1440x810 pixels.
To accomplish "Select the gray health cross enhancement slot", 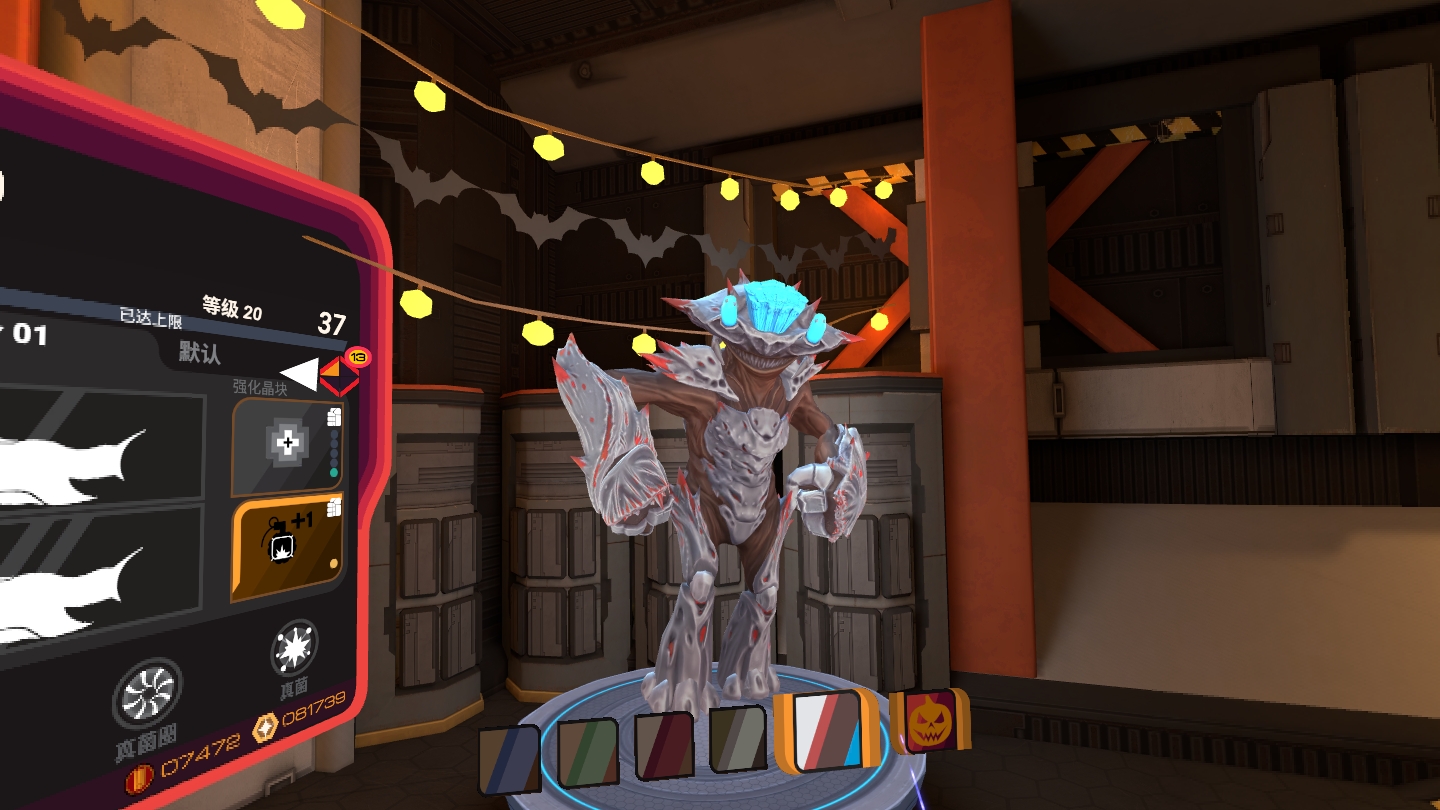I will (x=287, y=444).
